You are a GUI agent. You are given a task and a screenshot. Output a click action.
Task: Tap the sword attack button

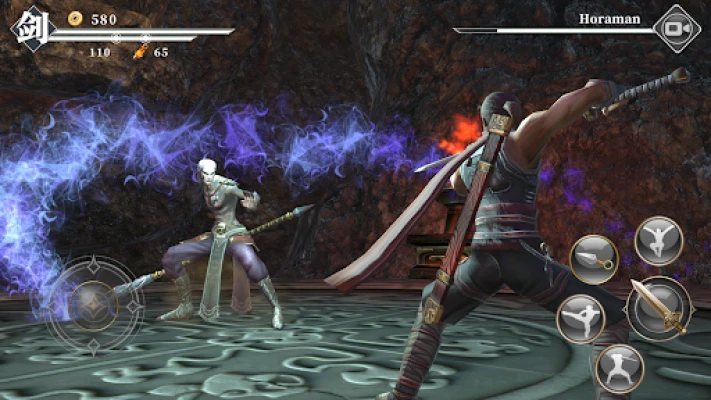659,308
